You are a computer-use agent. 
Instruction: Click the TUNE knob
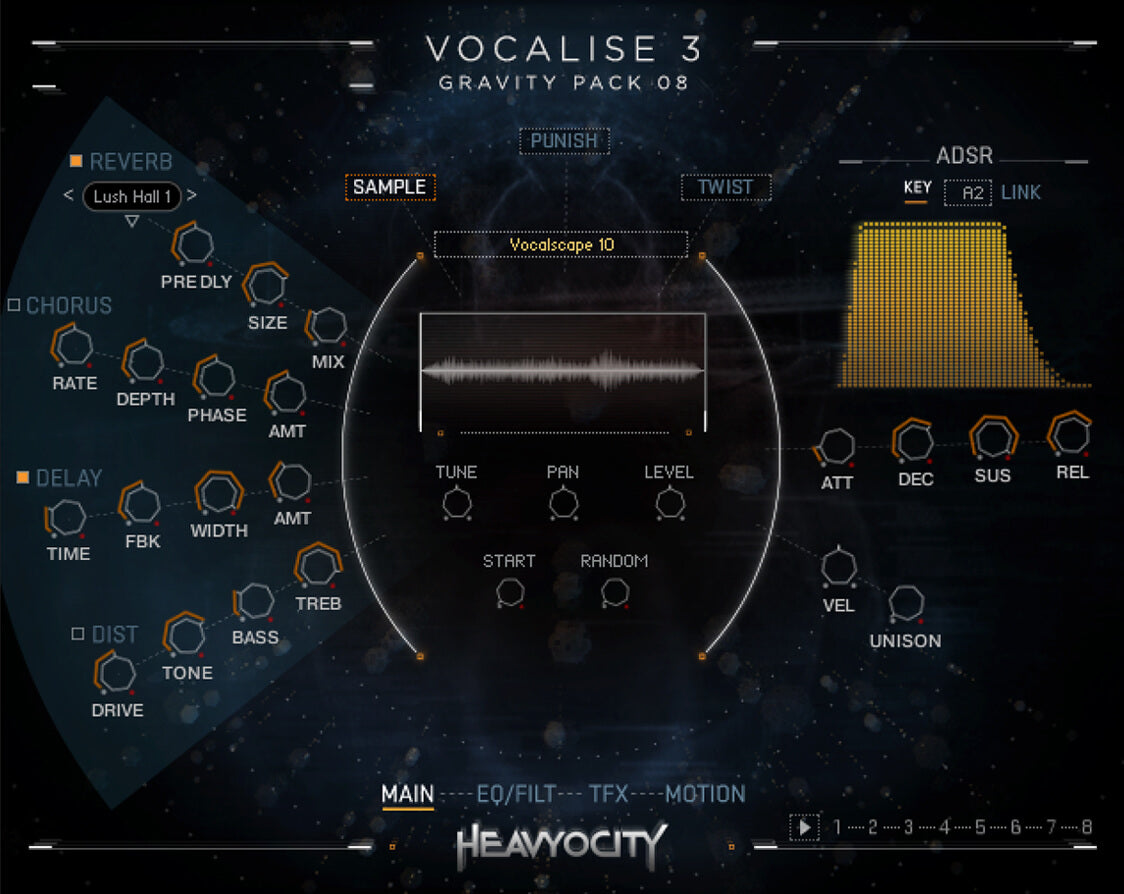click(456, 503)
